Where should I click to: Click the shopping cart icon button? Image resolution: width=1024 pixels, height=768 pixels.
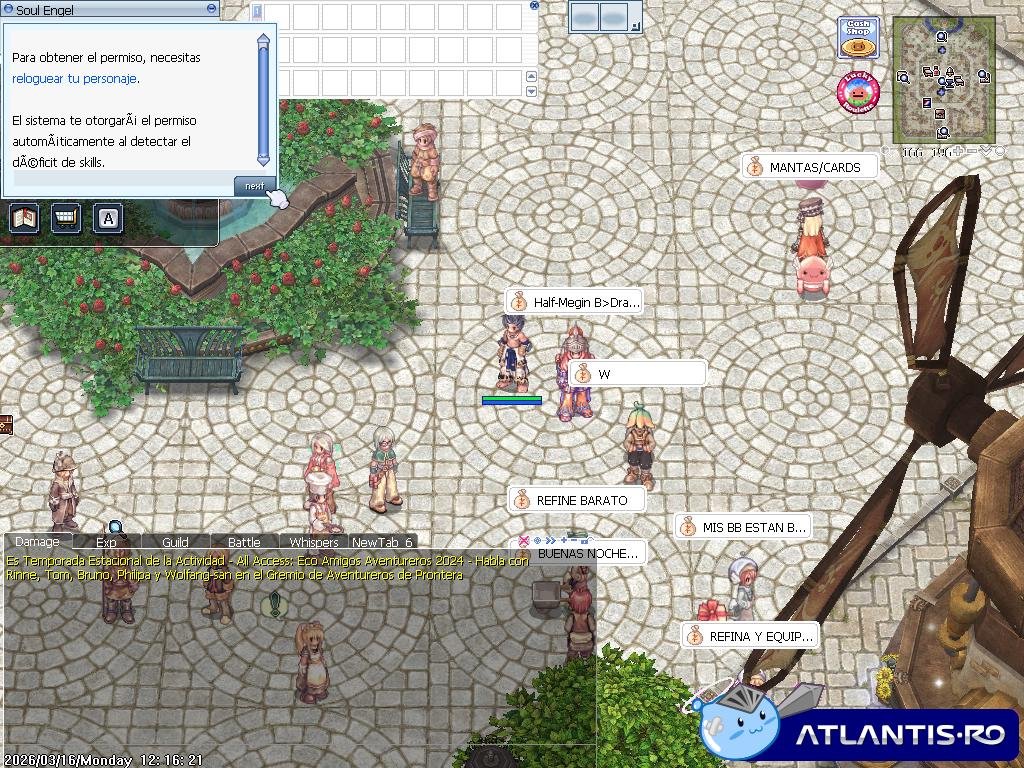66,218
